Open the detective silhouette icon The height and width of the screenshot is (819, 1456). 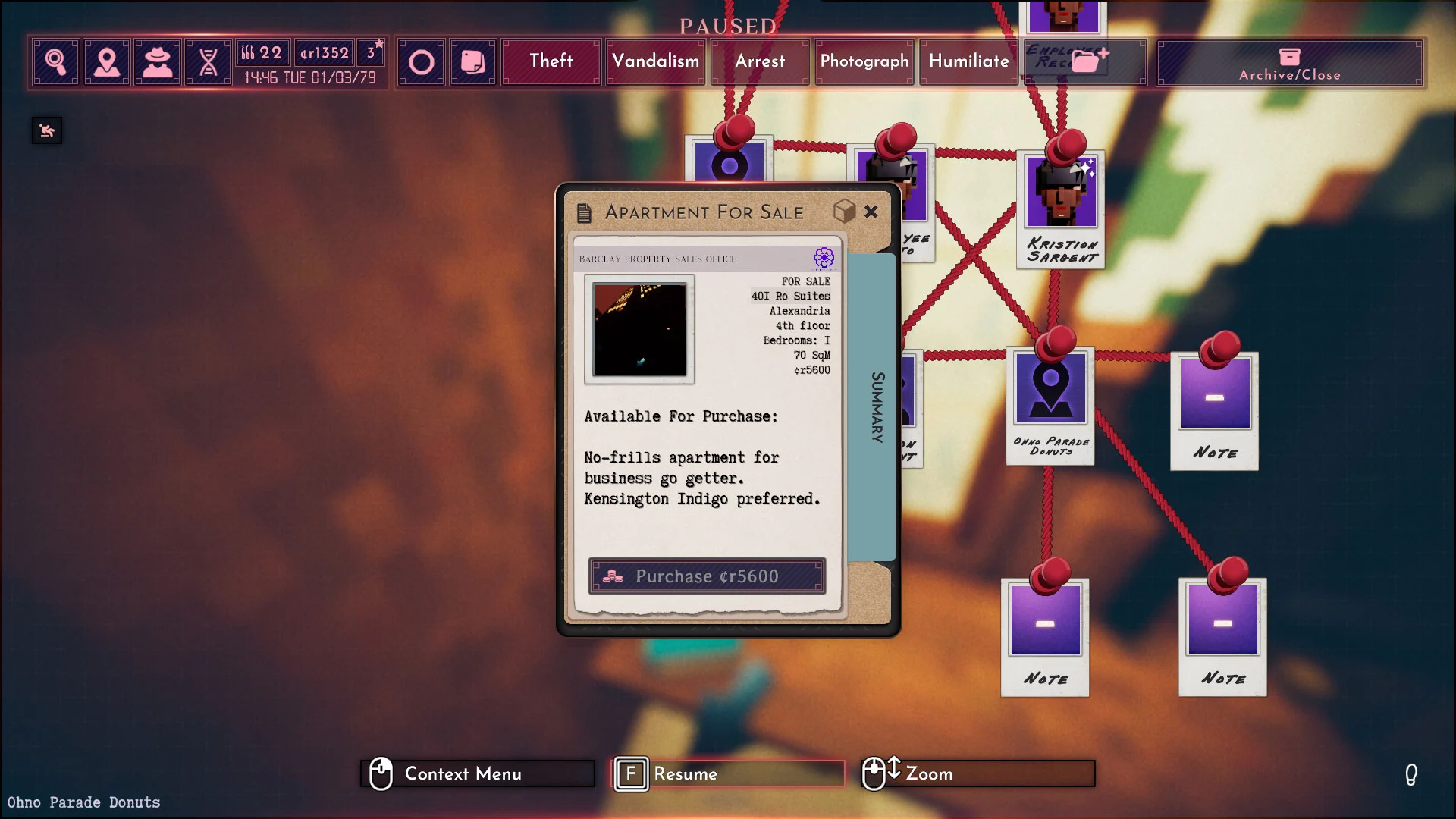(x=158, y=62)
